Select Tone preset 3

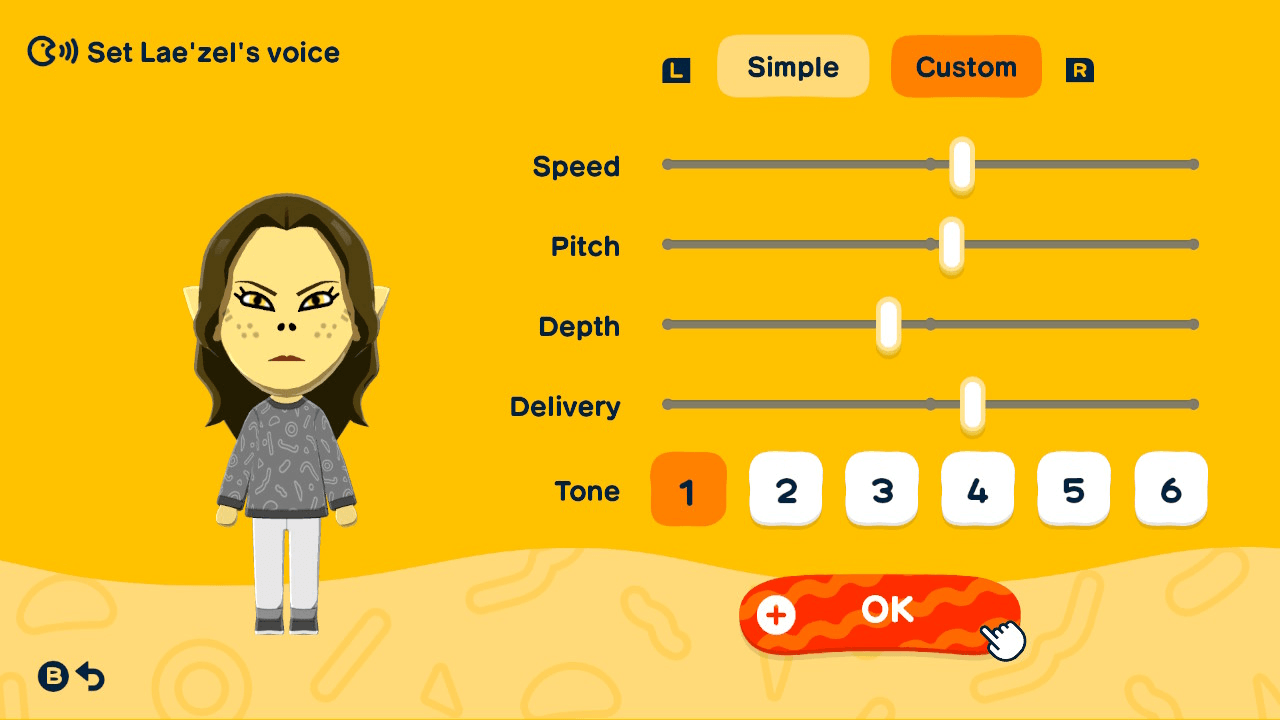coord(882,489)
